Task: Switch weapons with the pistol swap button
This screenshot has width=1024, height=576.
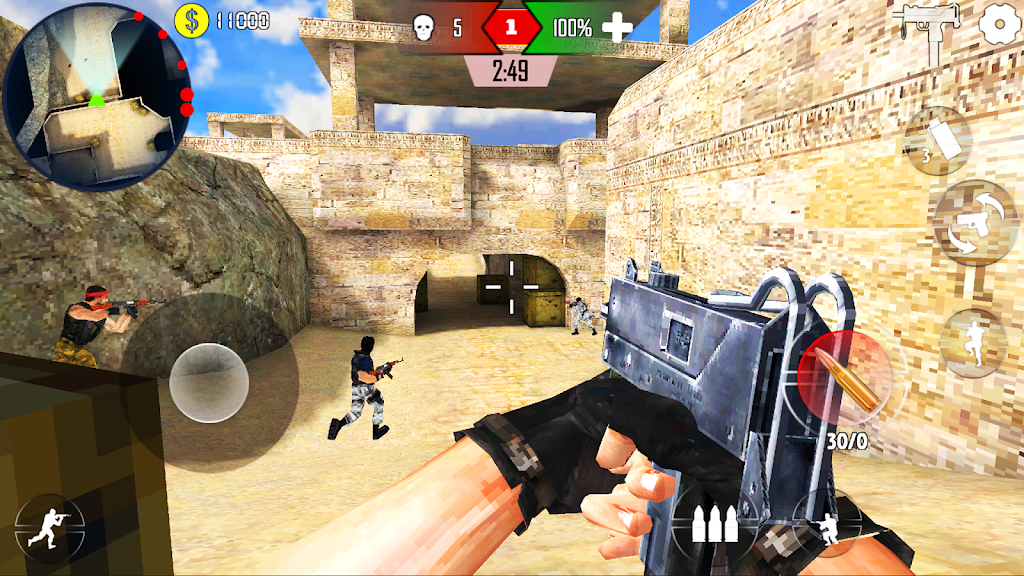Action: click(974, 223)
